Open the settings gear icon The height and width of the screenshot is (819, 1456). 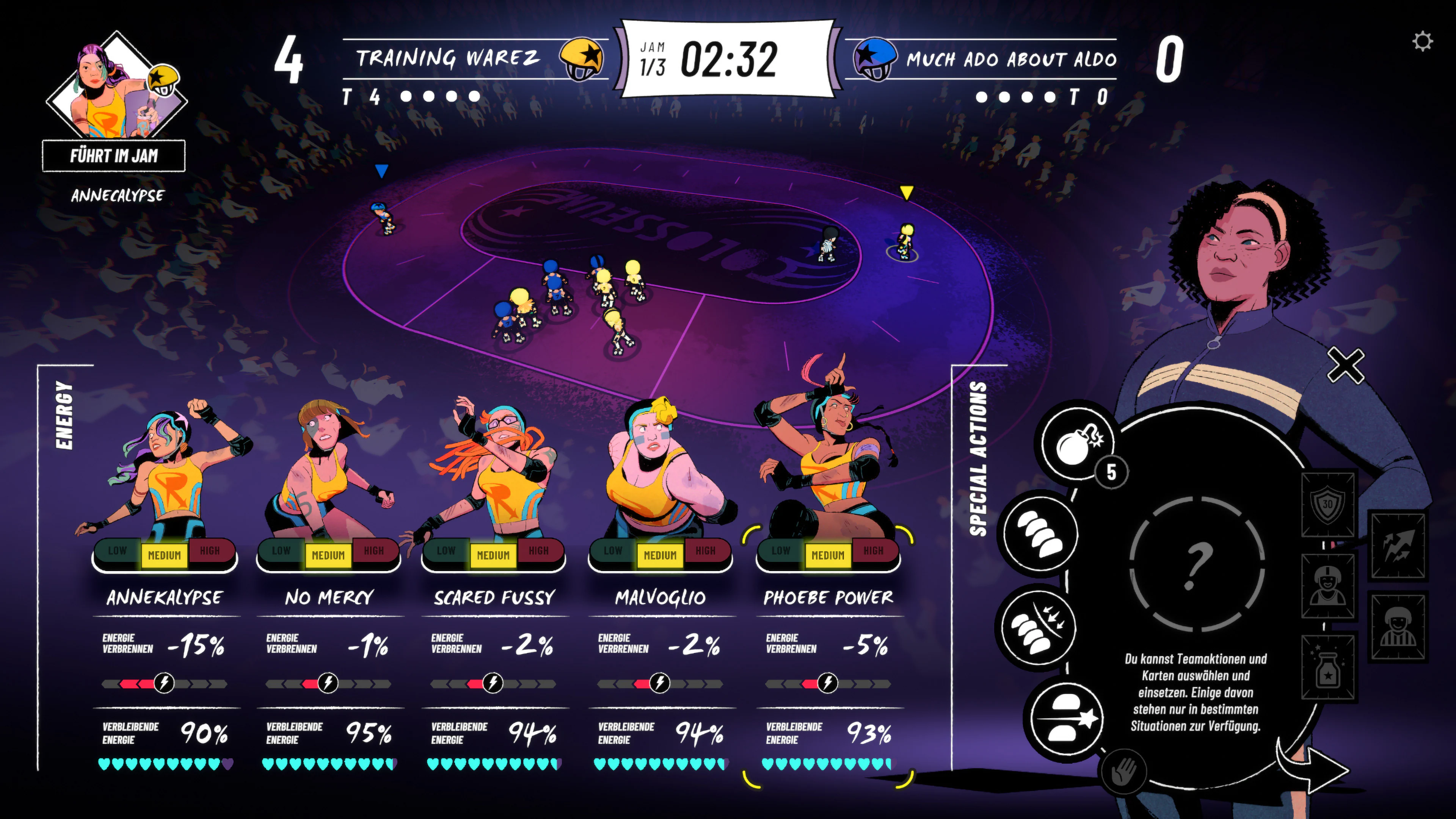[1421, 42]
